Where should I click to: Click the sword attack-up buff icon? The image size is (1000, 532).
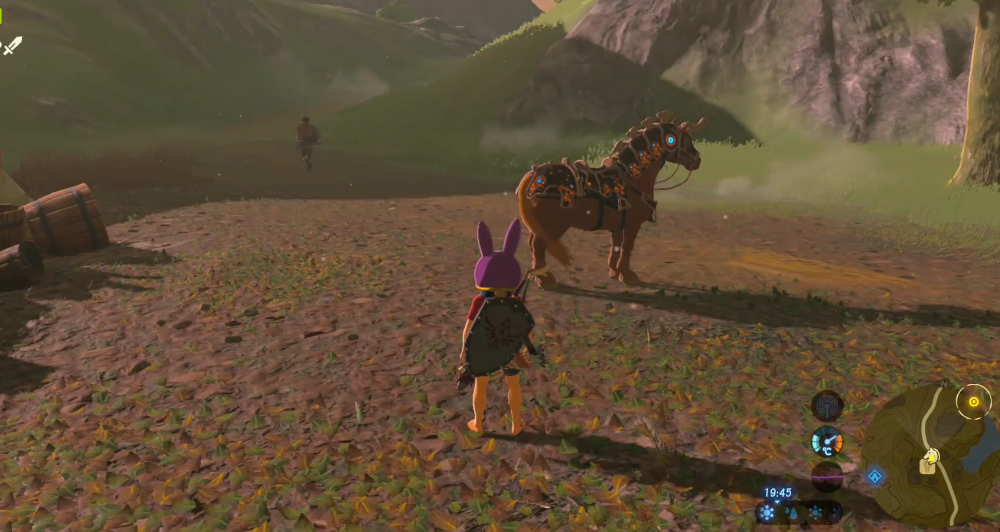tap(12, 45)
